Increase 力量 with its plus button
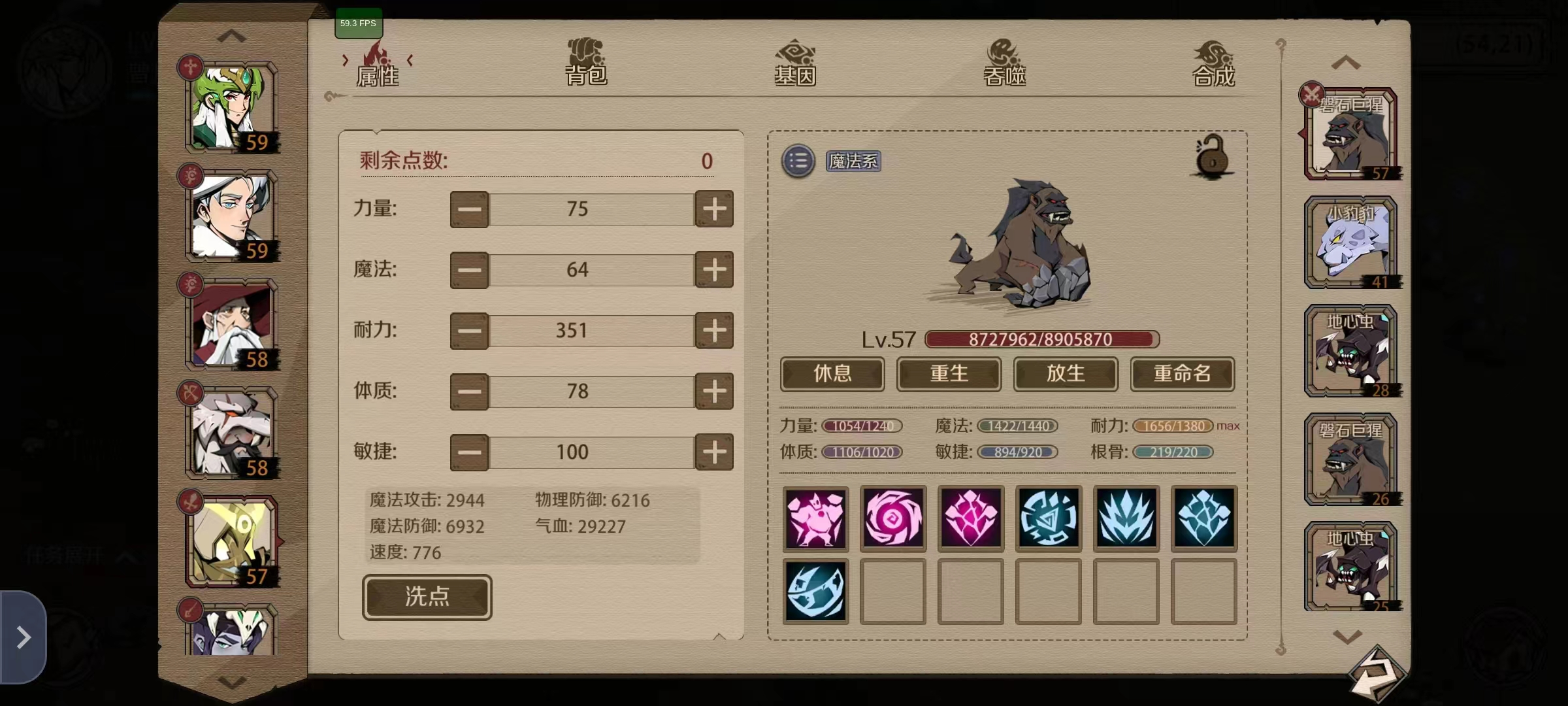The height and width of the screenshot is (706, 1568). point(714,209)
